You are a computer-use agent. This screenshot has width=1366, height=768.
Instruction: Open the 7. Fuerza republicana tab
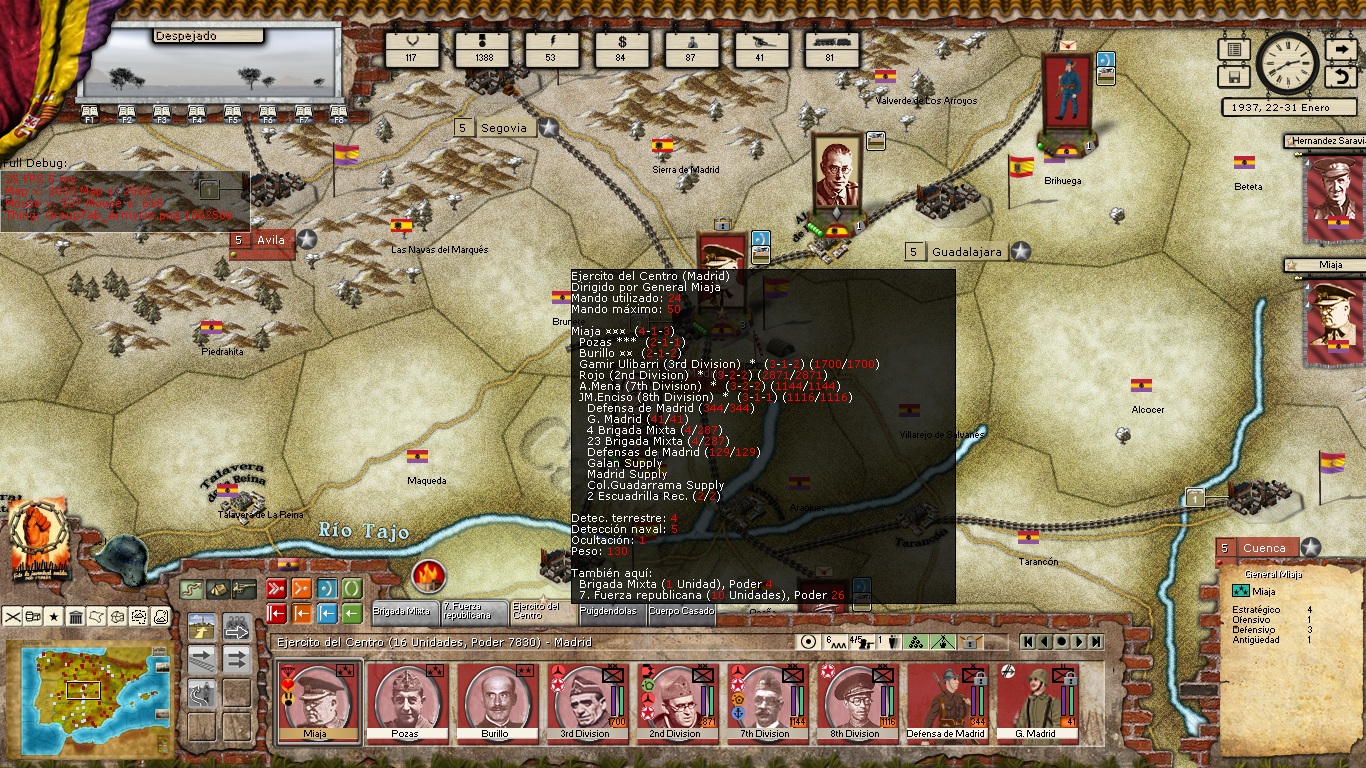point(473,611)
